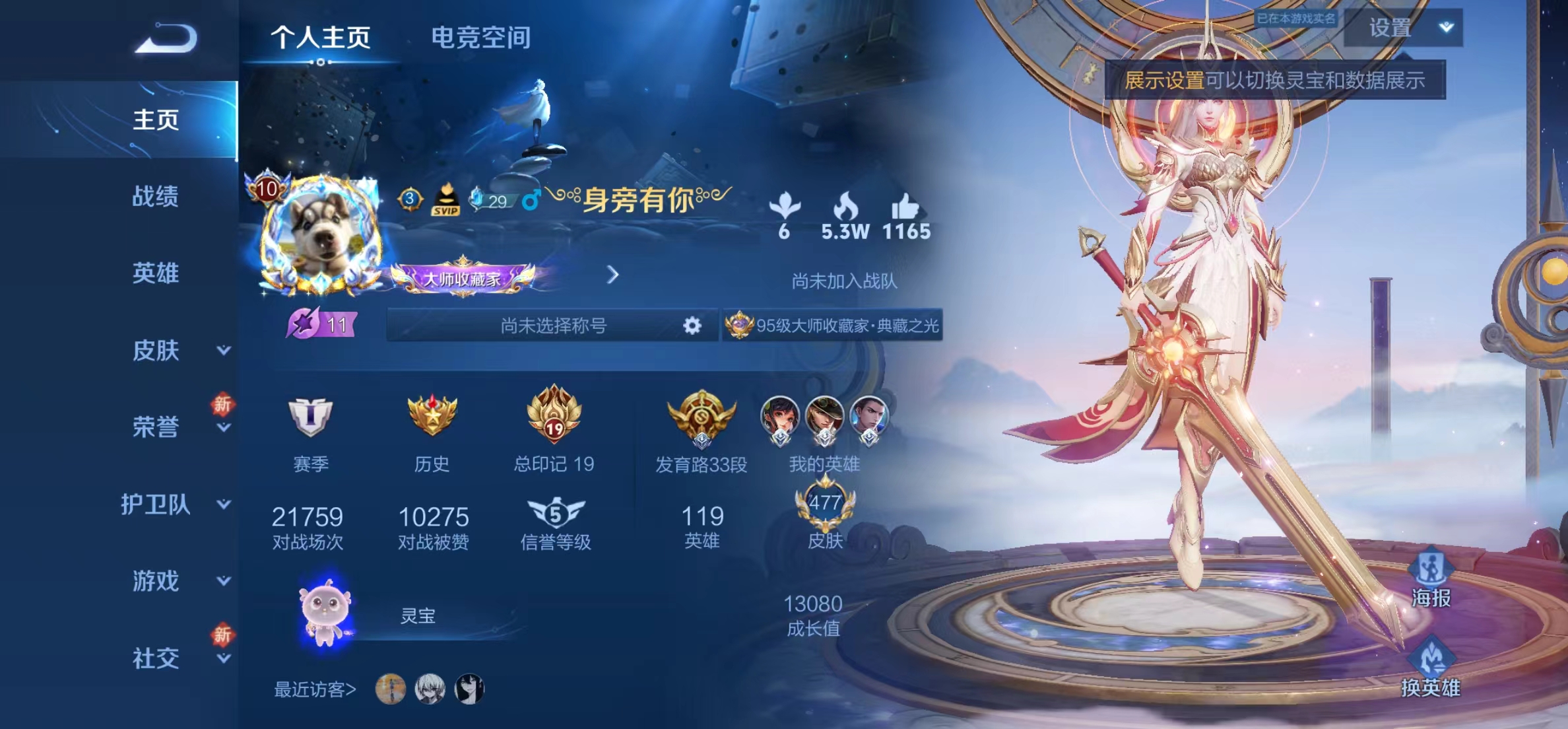The height and width of the screenshot is (729, 1568).
Task: Open the 最近访客 recent visitors link
Action: pyautogui.click(x=315, y=690)
